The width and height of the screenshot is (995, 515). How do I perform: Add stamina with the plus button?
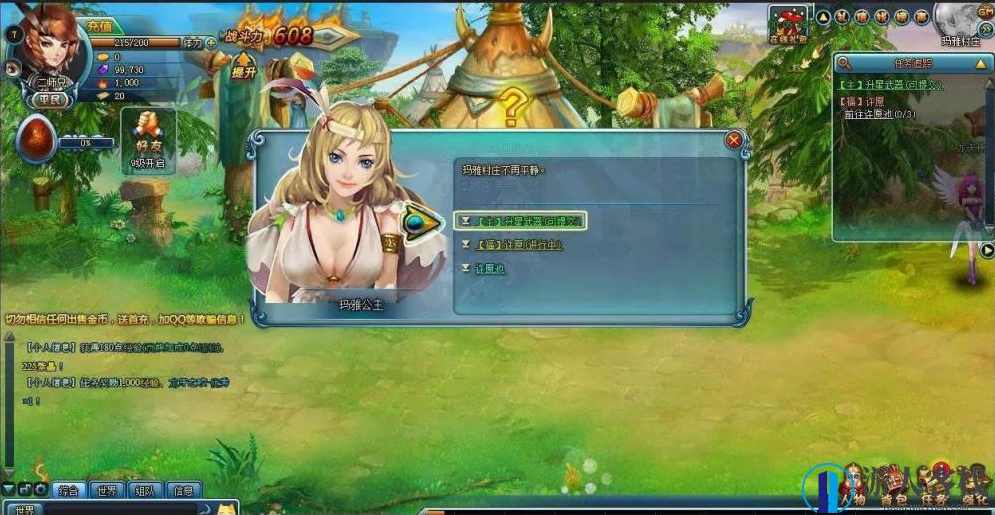(x=211, y=43)
